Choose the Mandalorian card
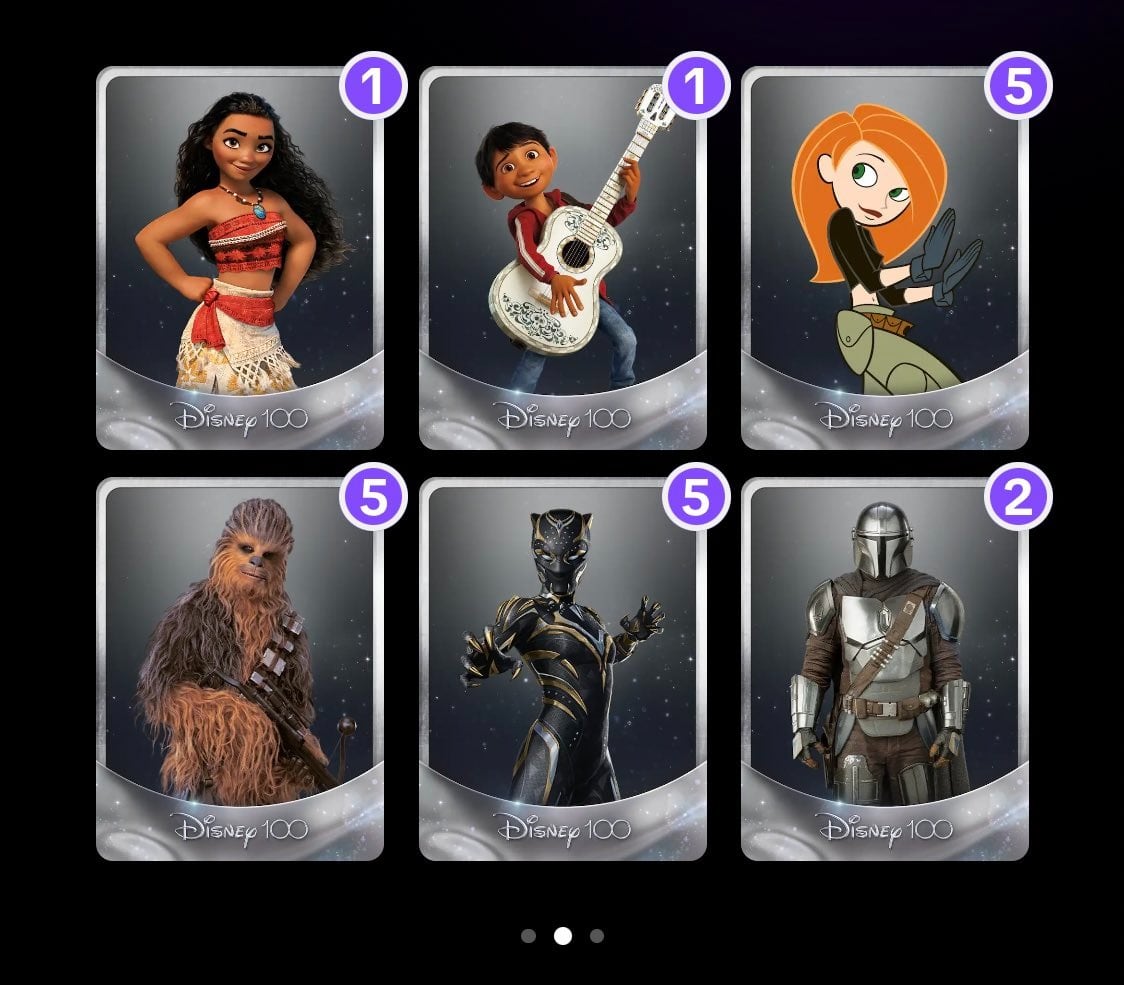The image size is (1124, 985). [x=884, y=668]
